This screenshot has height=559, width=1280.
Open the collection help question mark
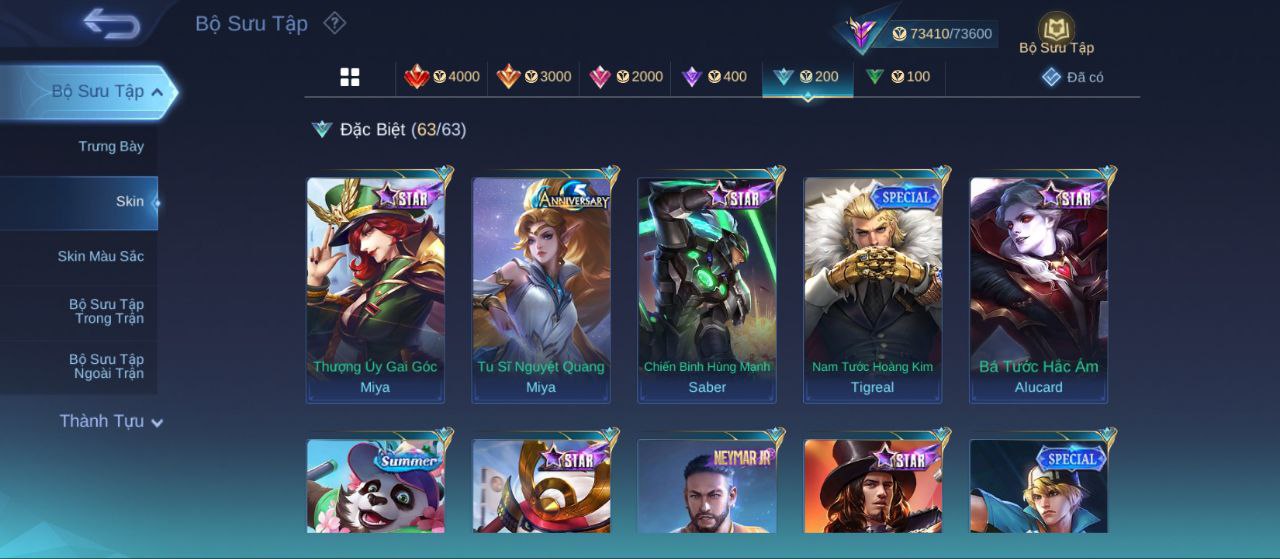click(x=335, y=23)
